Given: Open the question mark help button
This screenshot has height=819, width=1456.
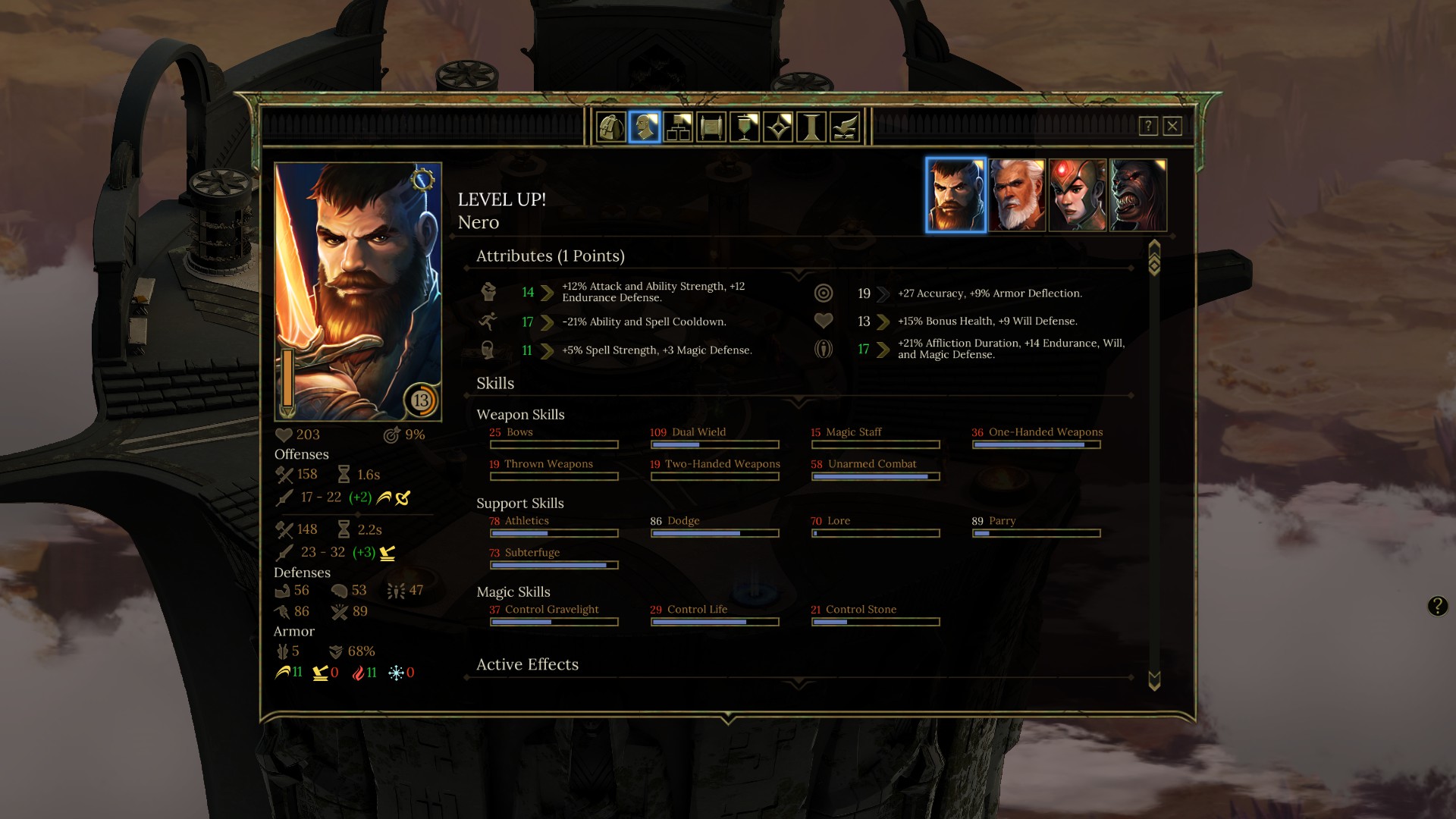Looking at the screenshot, I should pyautogui.click(x=1148, y=126).
